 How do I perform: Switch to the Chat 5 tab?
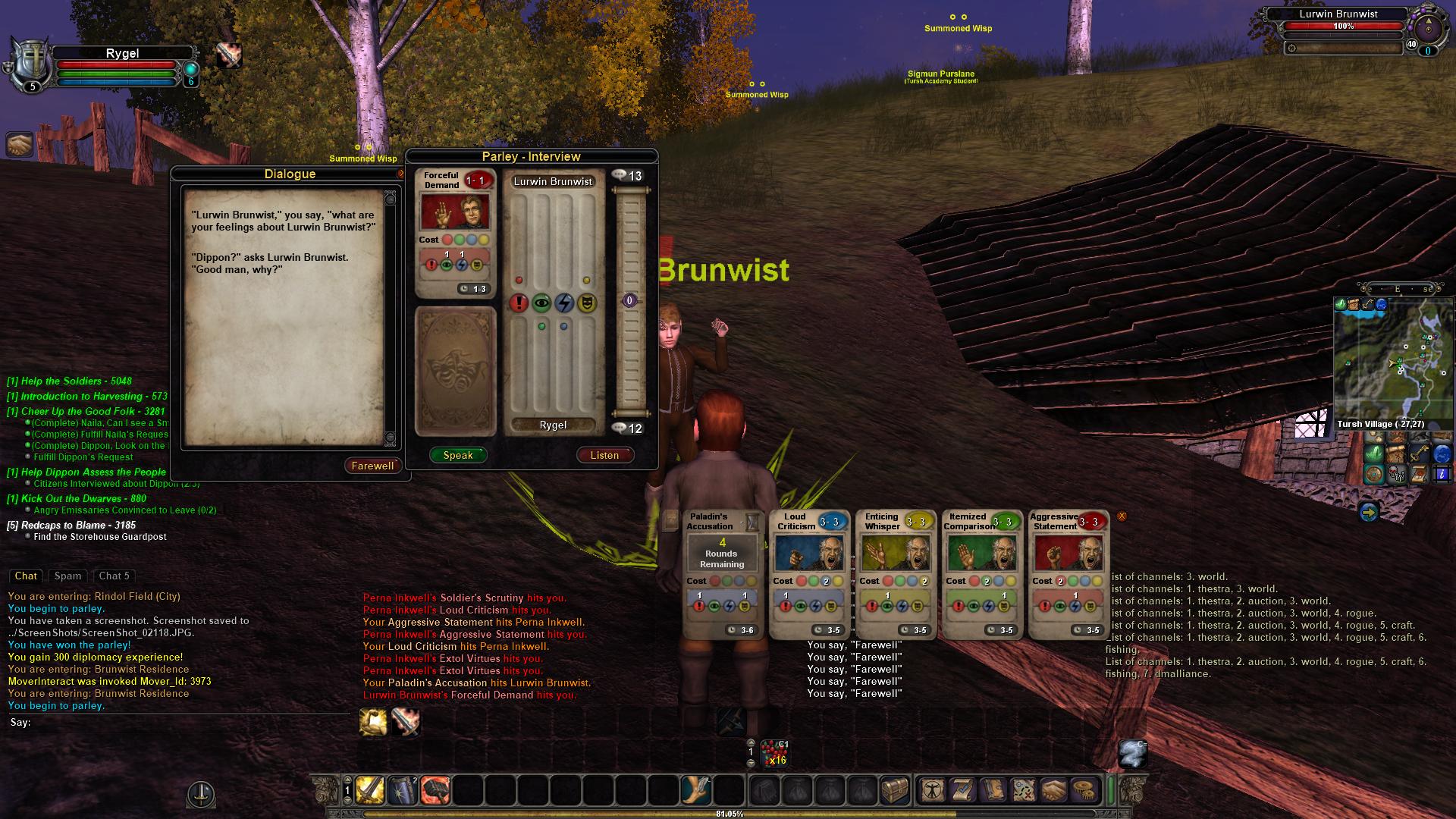114,576
